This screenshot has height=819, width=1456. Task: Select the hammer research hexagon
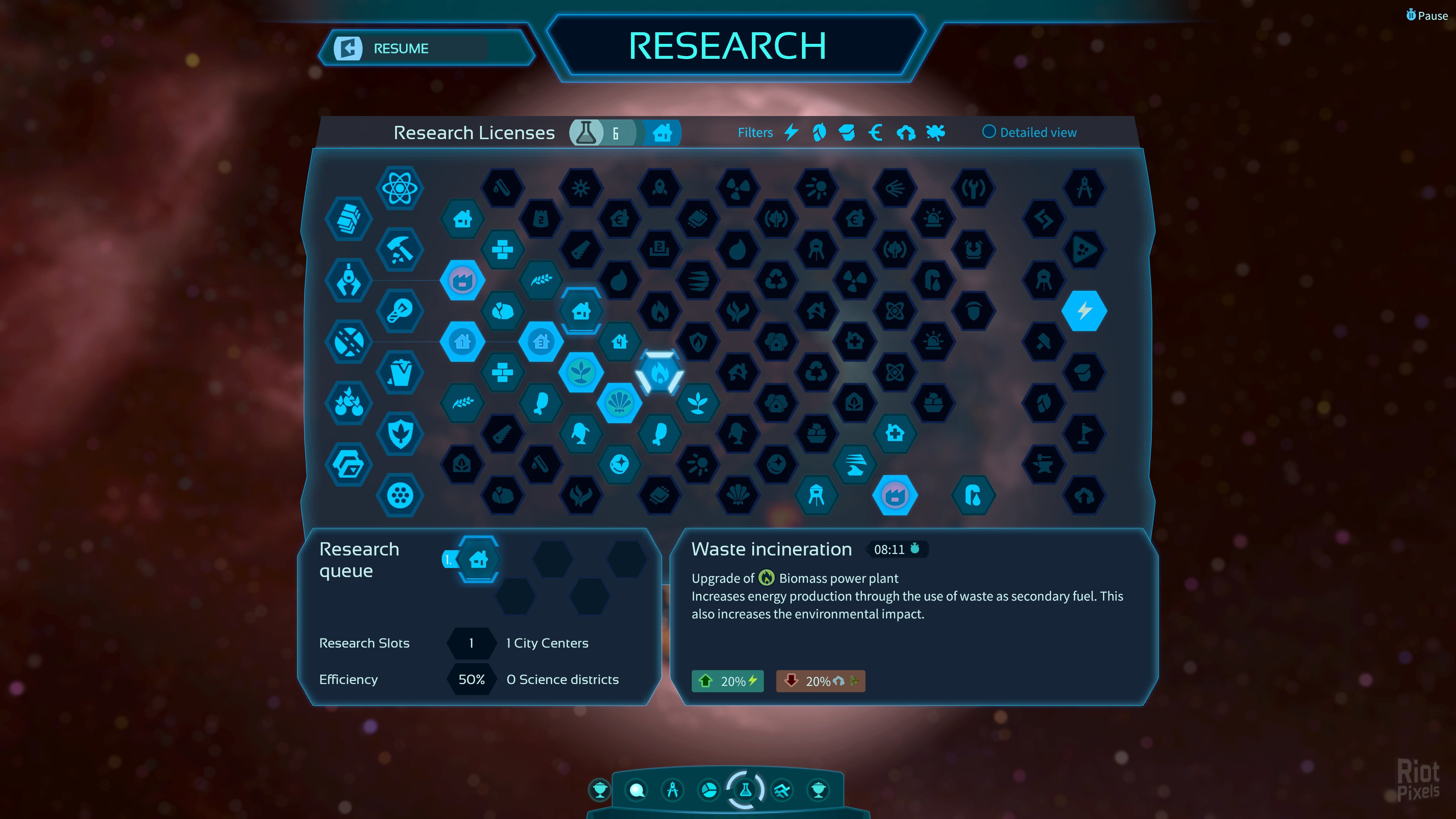(400, 249)
